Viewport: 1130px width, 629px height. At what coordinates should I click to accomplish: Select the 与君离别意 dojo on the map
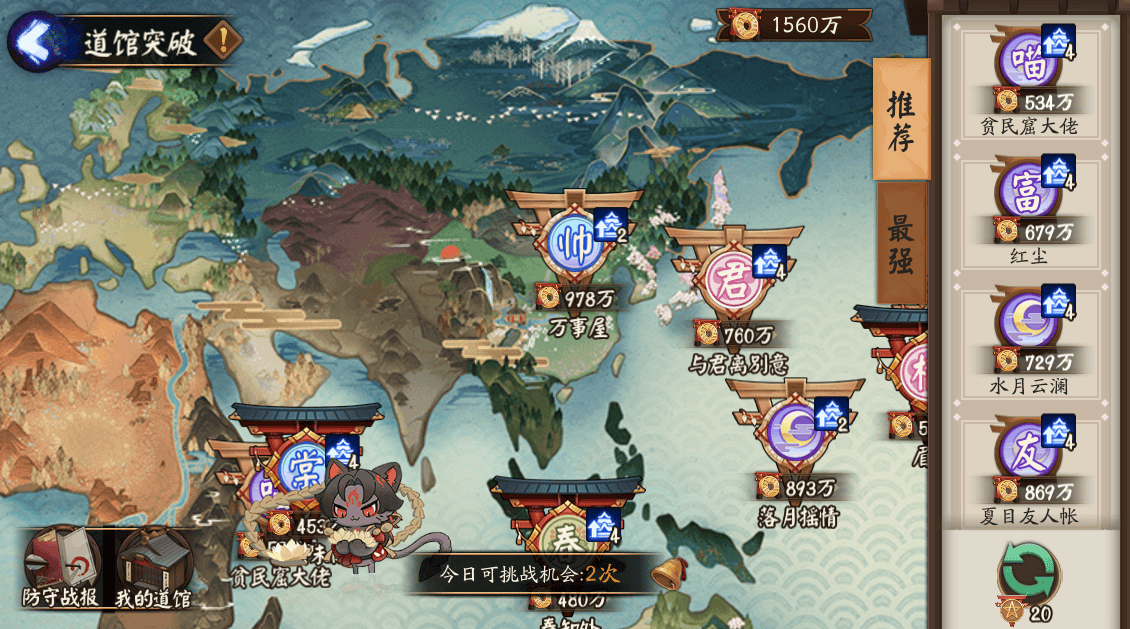point(735,285)
